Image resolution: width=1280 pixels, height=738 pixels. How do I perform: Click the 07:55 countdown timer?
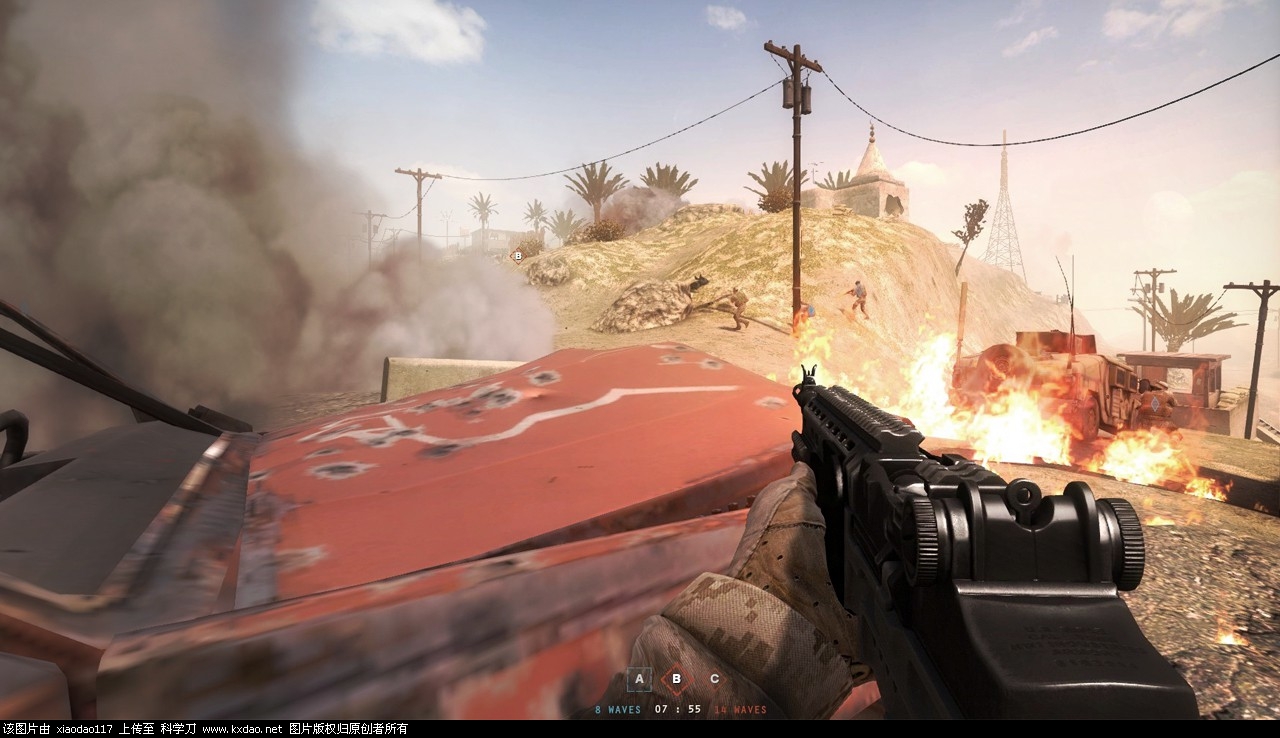[x=678, y=709]
